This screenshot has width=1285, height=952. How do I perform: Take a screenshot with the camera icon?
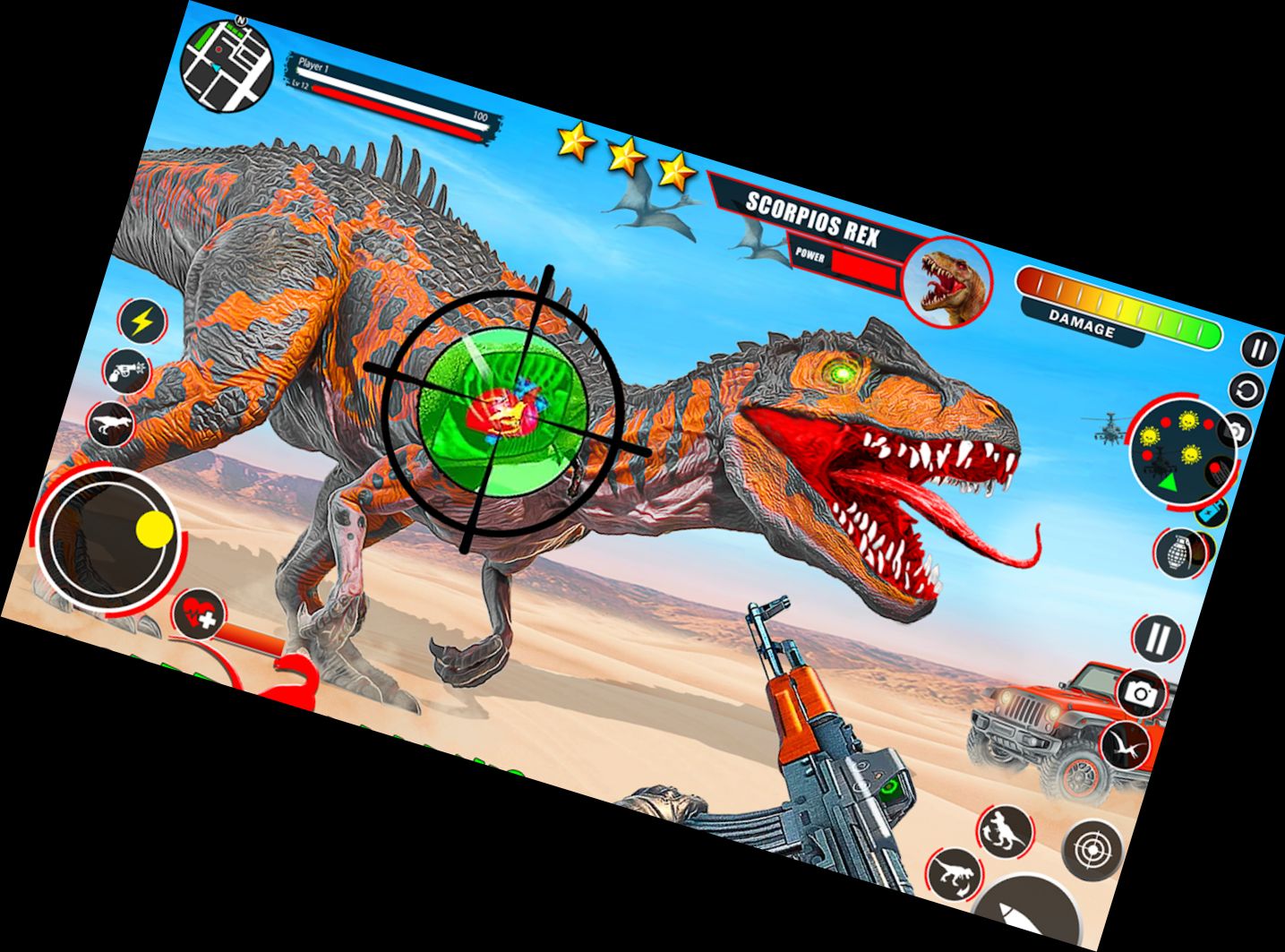pyautogui.click(x=1140, y=691)
